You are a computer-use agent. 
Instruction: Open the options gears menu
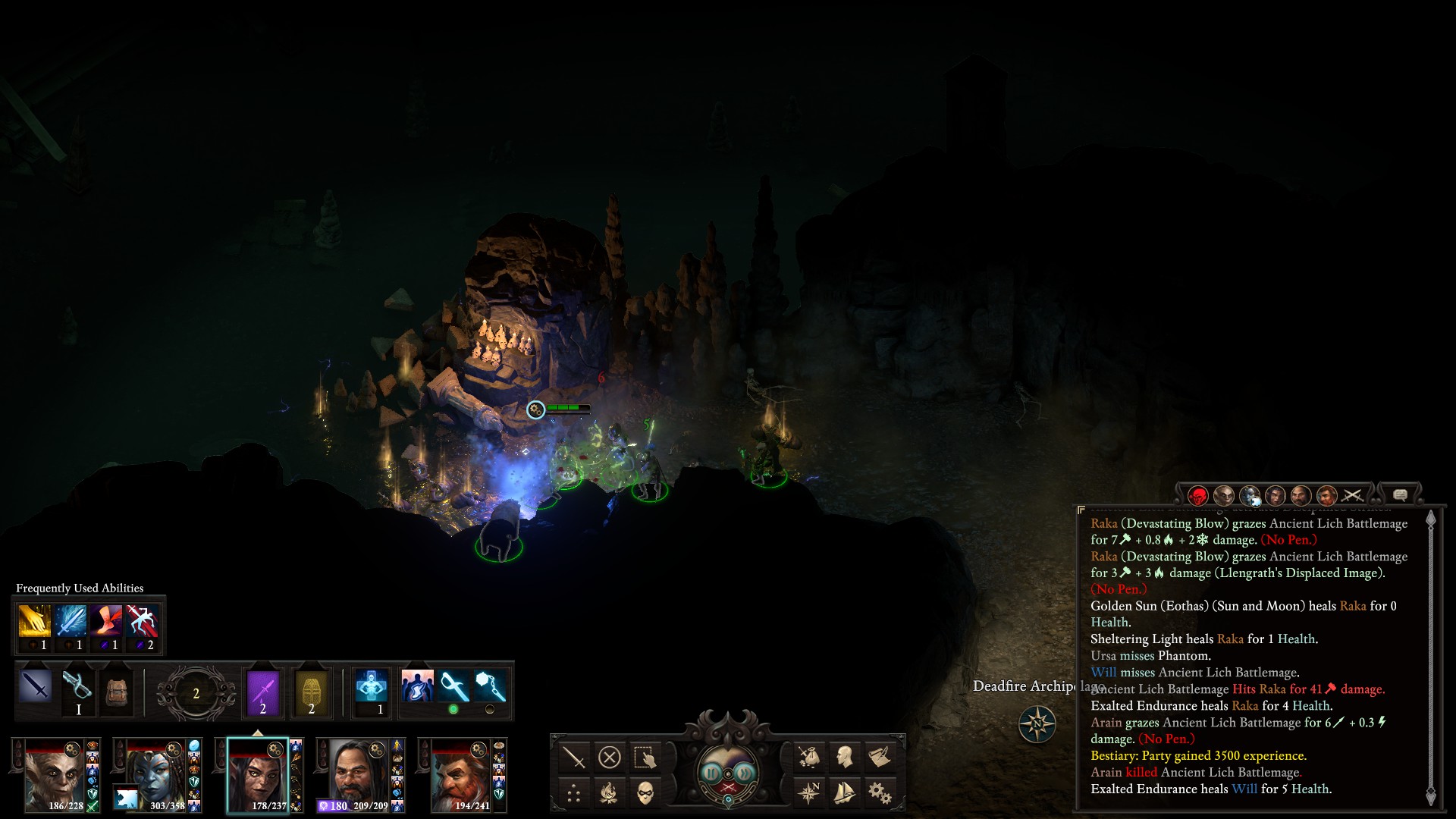click(x=879, y=793)
